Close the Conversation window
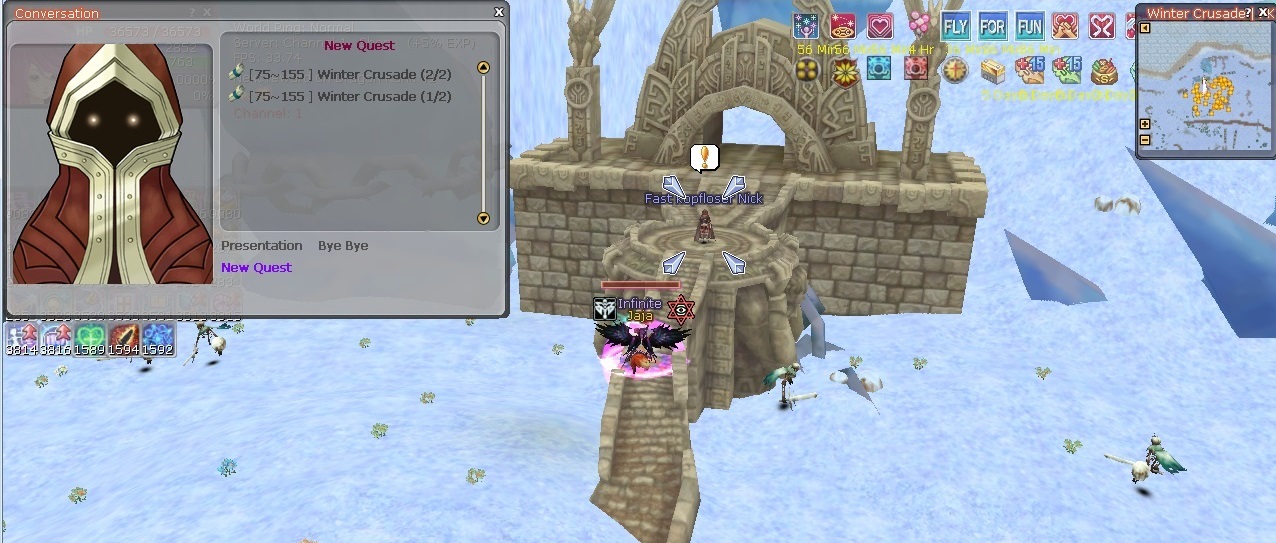This screenshot has width=1276, height=543. pos(499,12)
